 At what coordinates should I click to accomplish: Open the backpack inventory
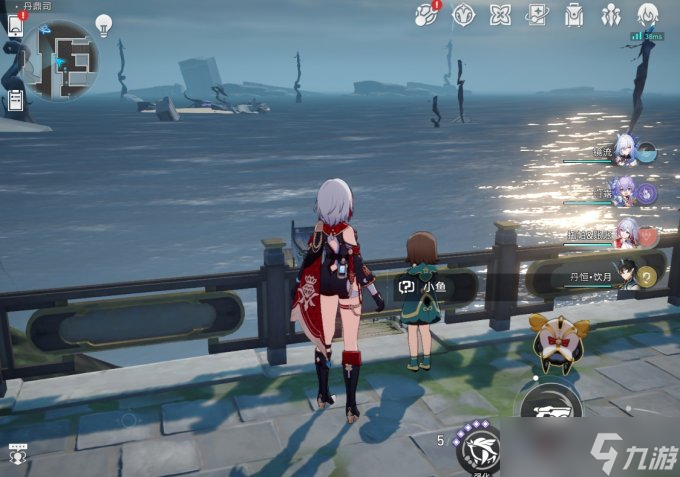[574, 15]
